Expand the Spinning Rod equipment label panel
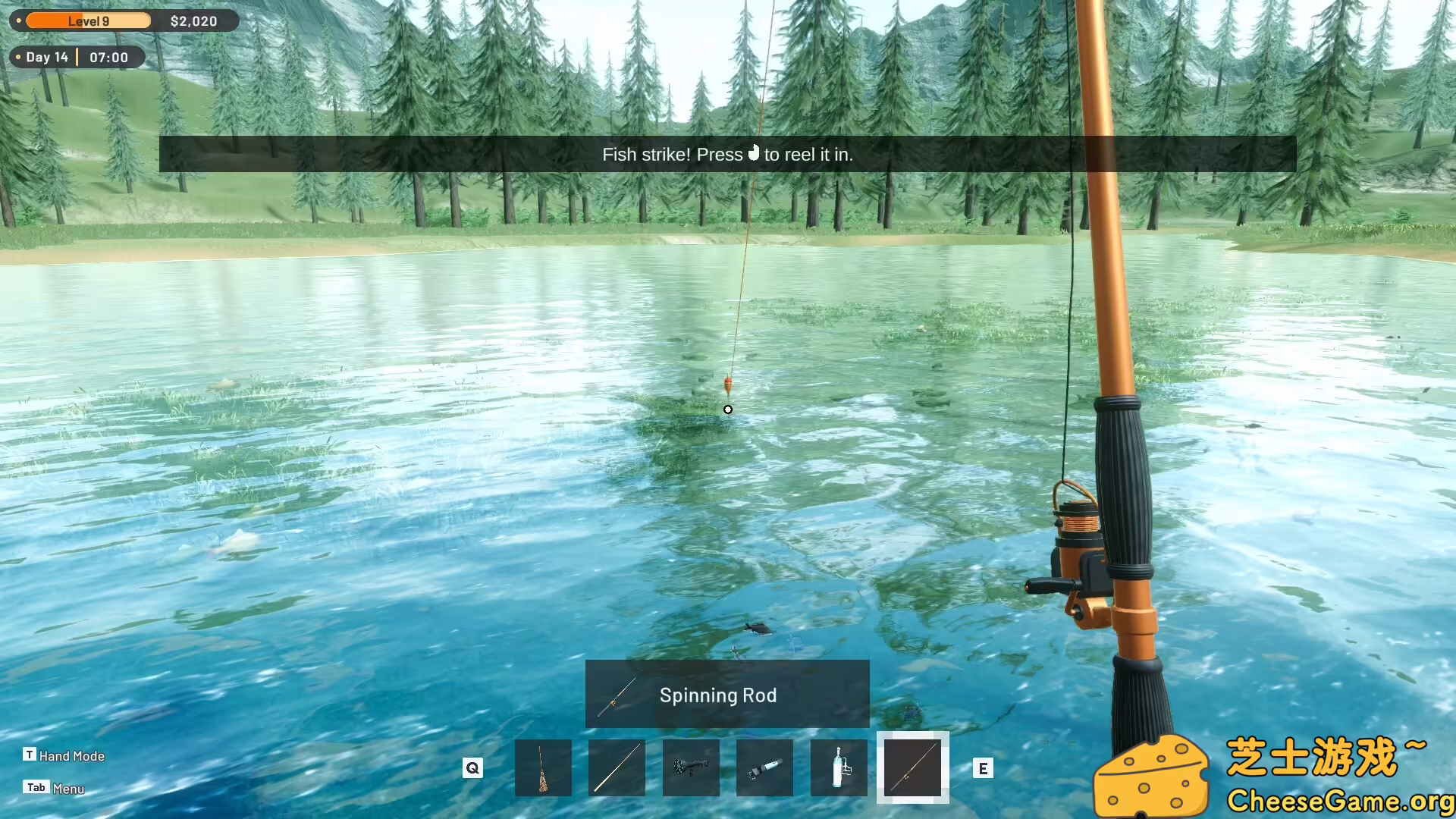 pos(727,694)
